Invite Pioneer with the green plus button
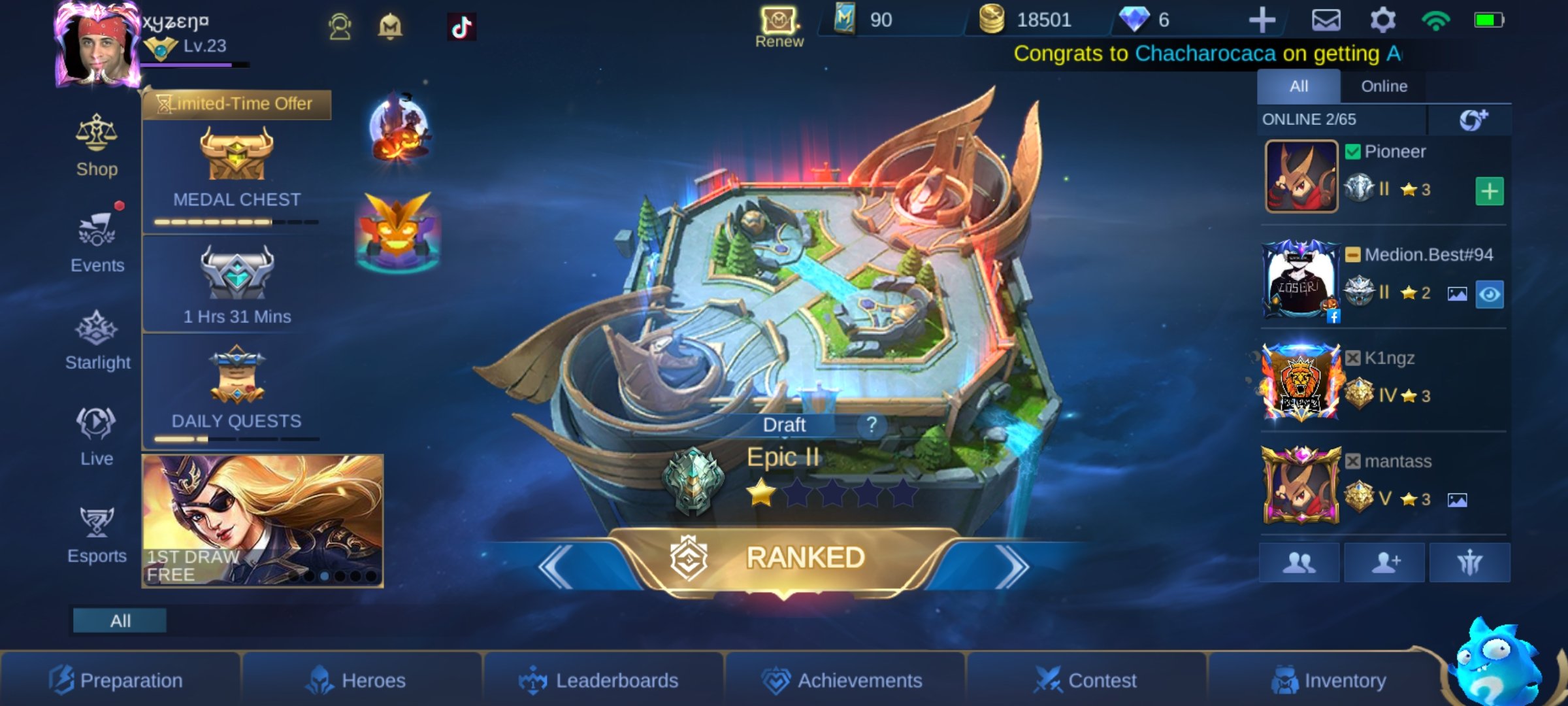Screen dimensions: 1568x706 tap(1489, 192)
